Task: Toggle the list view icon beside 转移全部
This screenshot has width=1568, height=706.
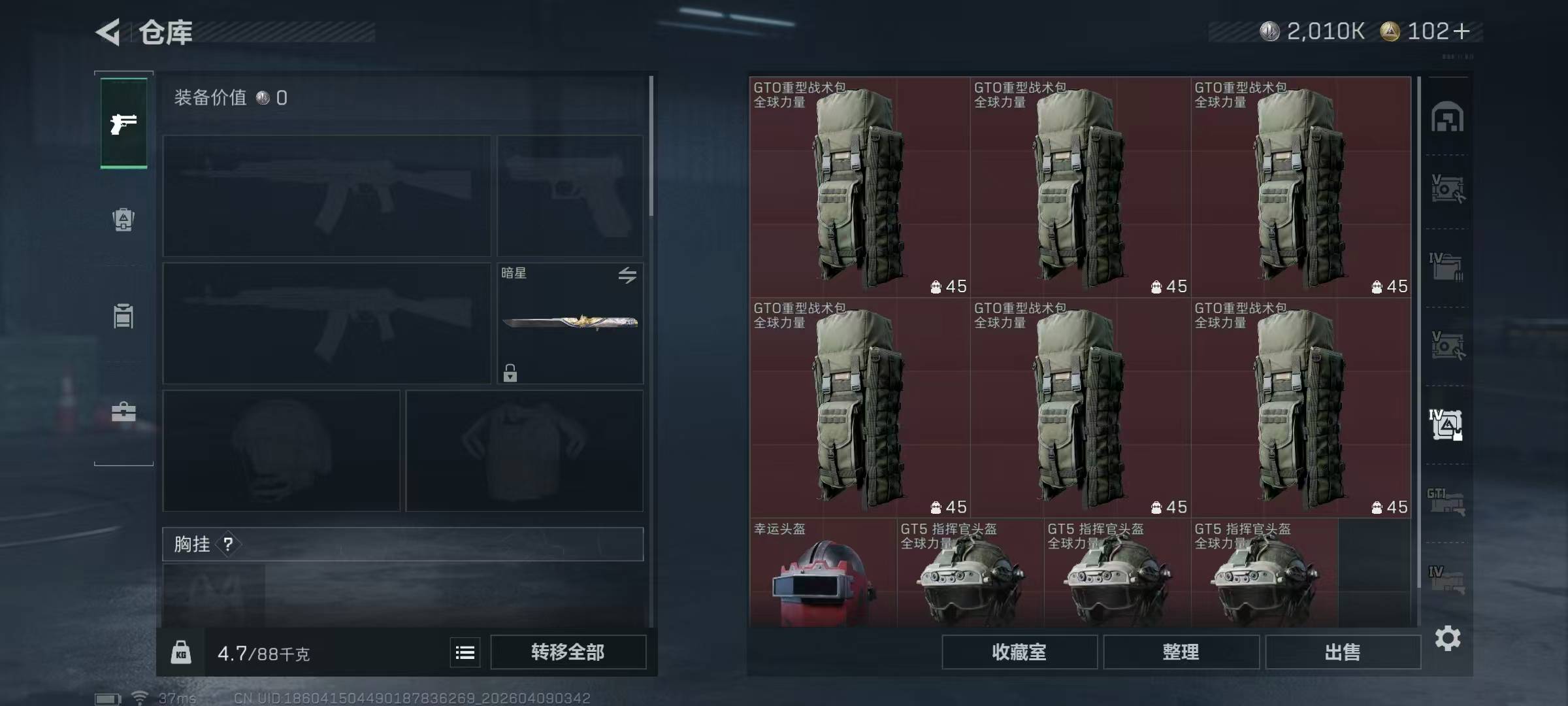Action: (465, 652)
